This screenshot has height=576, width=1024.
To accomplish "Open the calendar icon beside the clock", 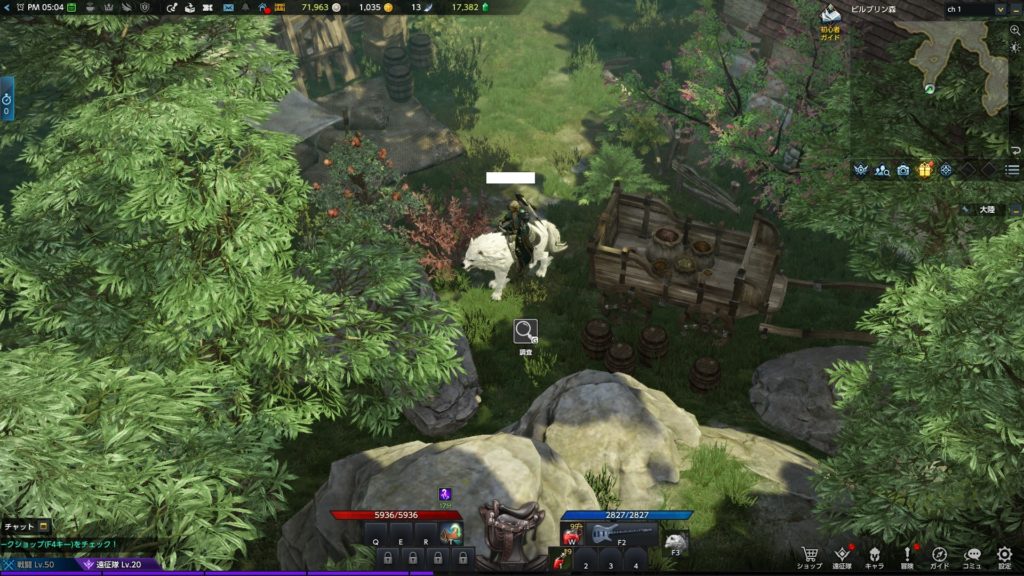I will coord(71,7).
